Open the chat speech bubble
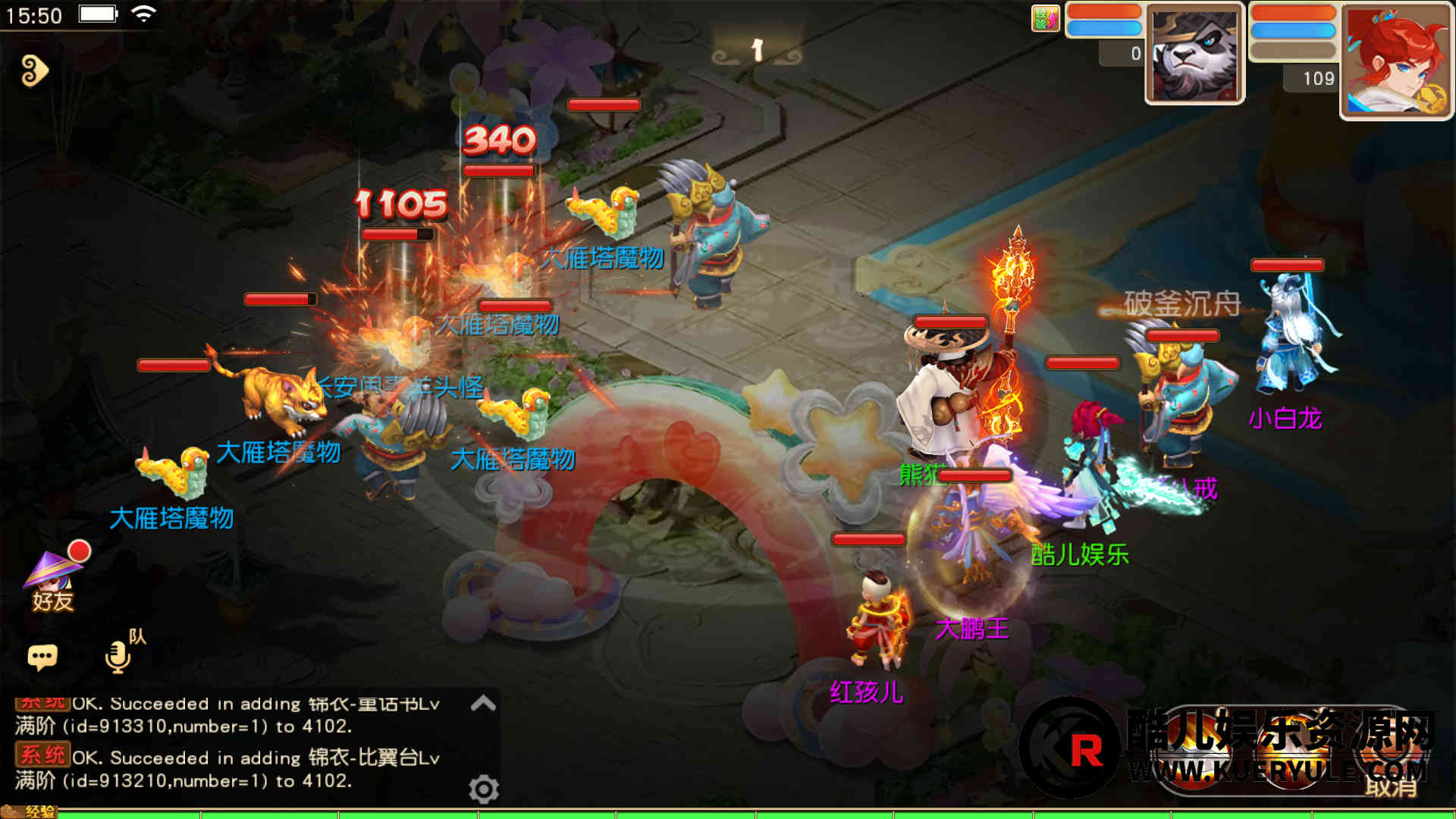Image resolution: width=1456 pixels, height=819 pixels. [42, 657]
